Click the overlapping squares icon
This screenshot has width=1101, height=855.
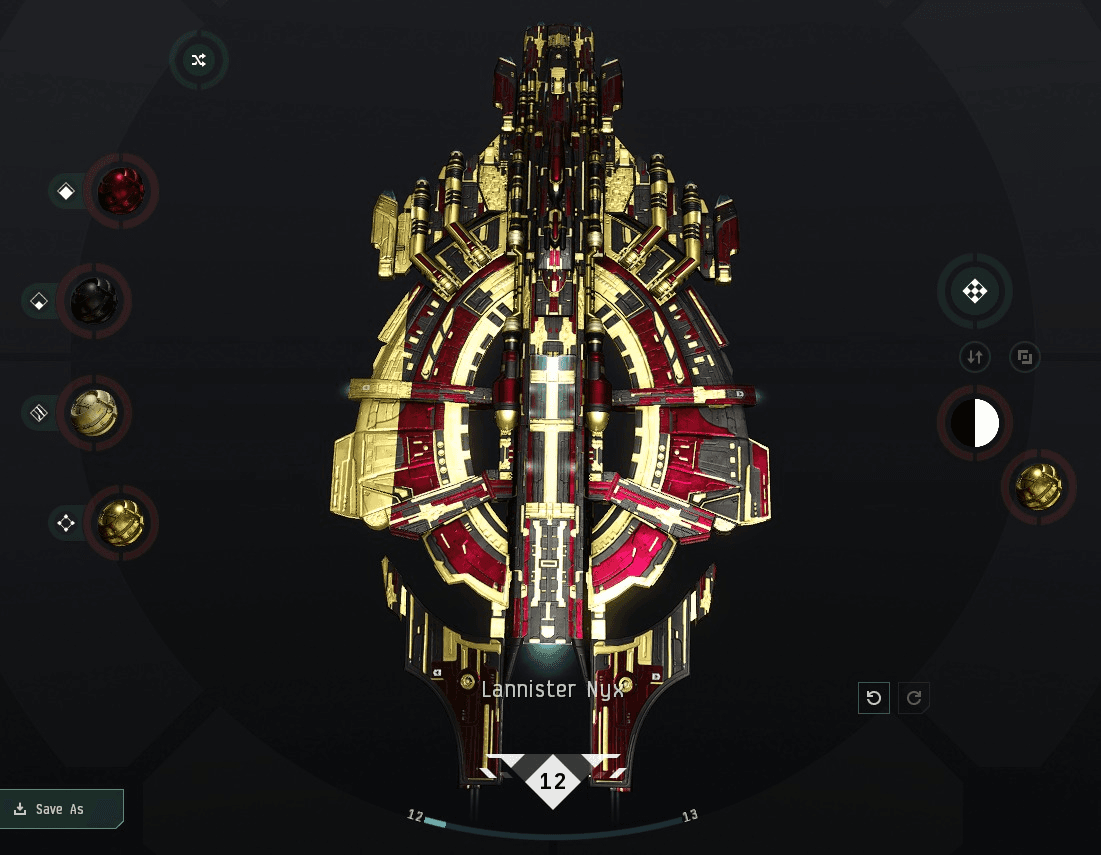[x=1024, y=356]
